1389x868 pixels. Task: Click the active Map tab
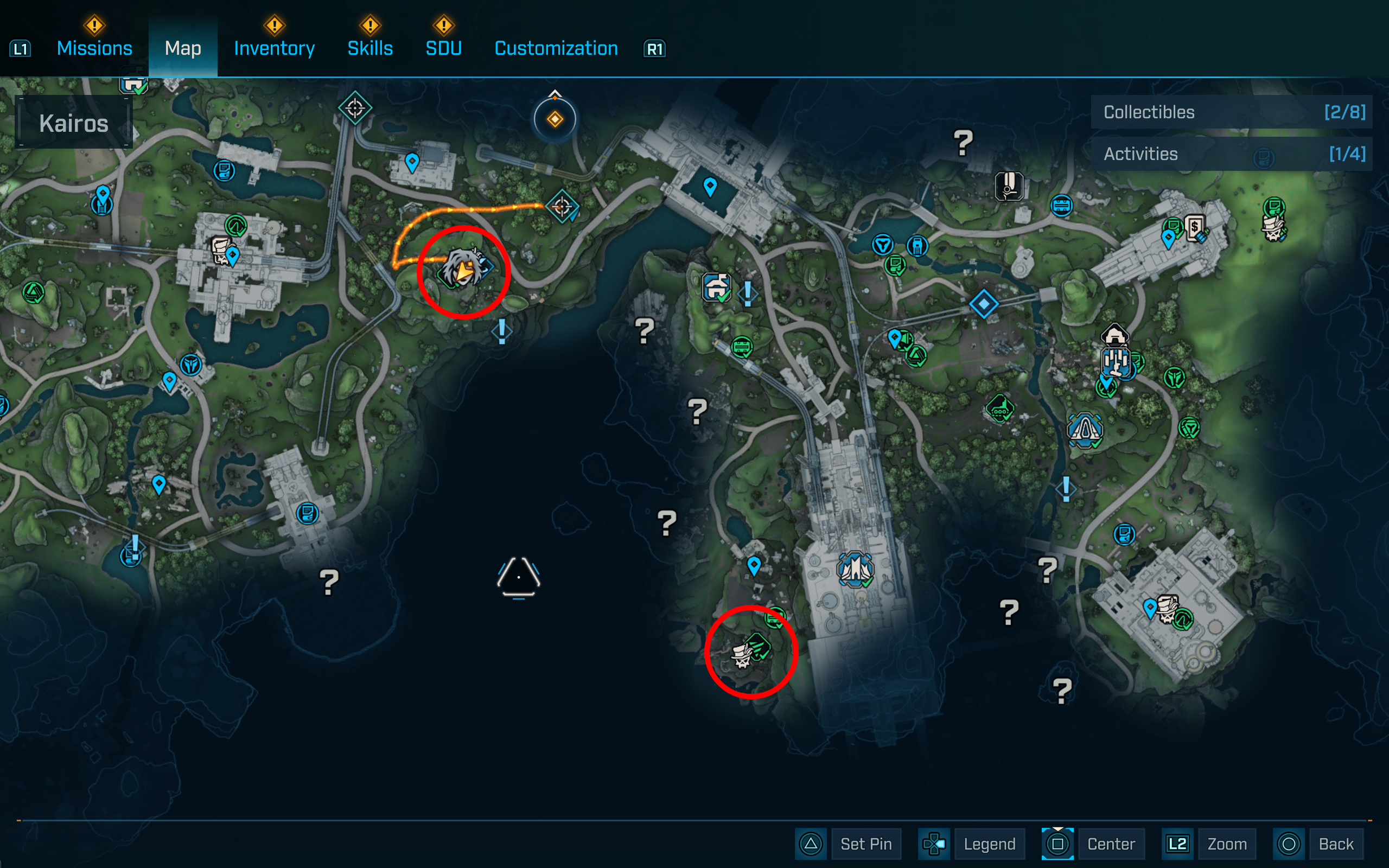[x=182, y=48]
